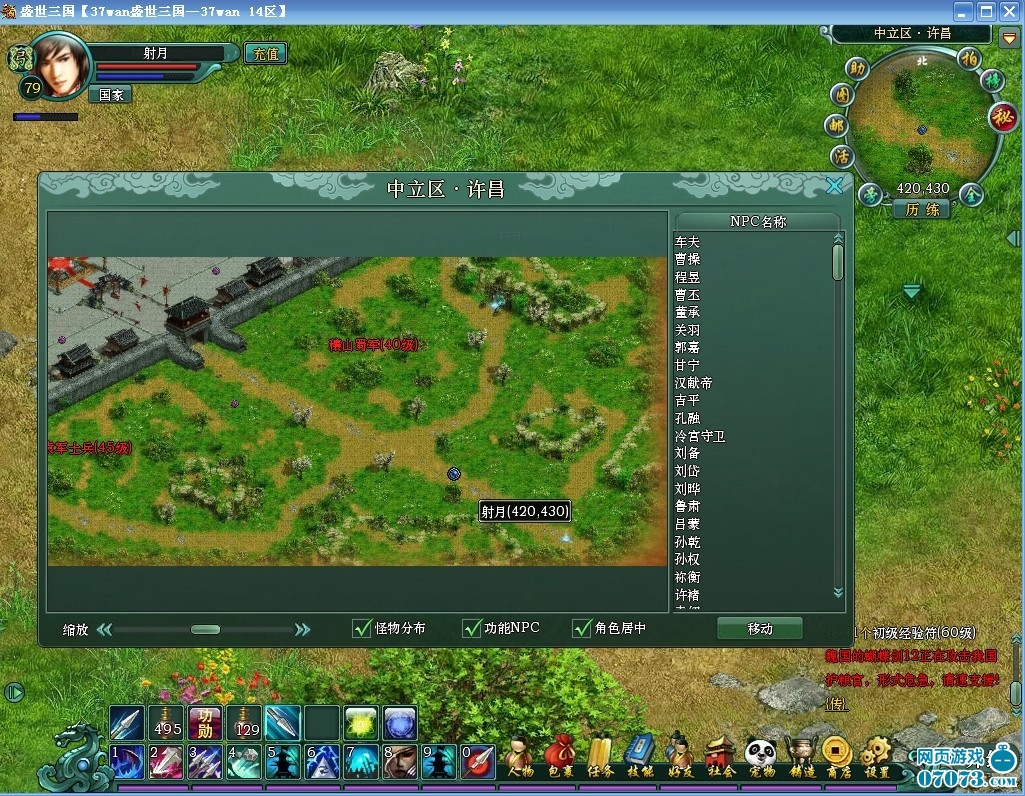Select 孙权 in the NPC list

pyautogui.click(x=688, y=559)
